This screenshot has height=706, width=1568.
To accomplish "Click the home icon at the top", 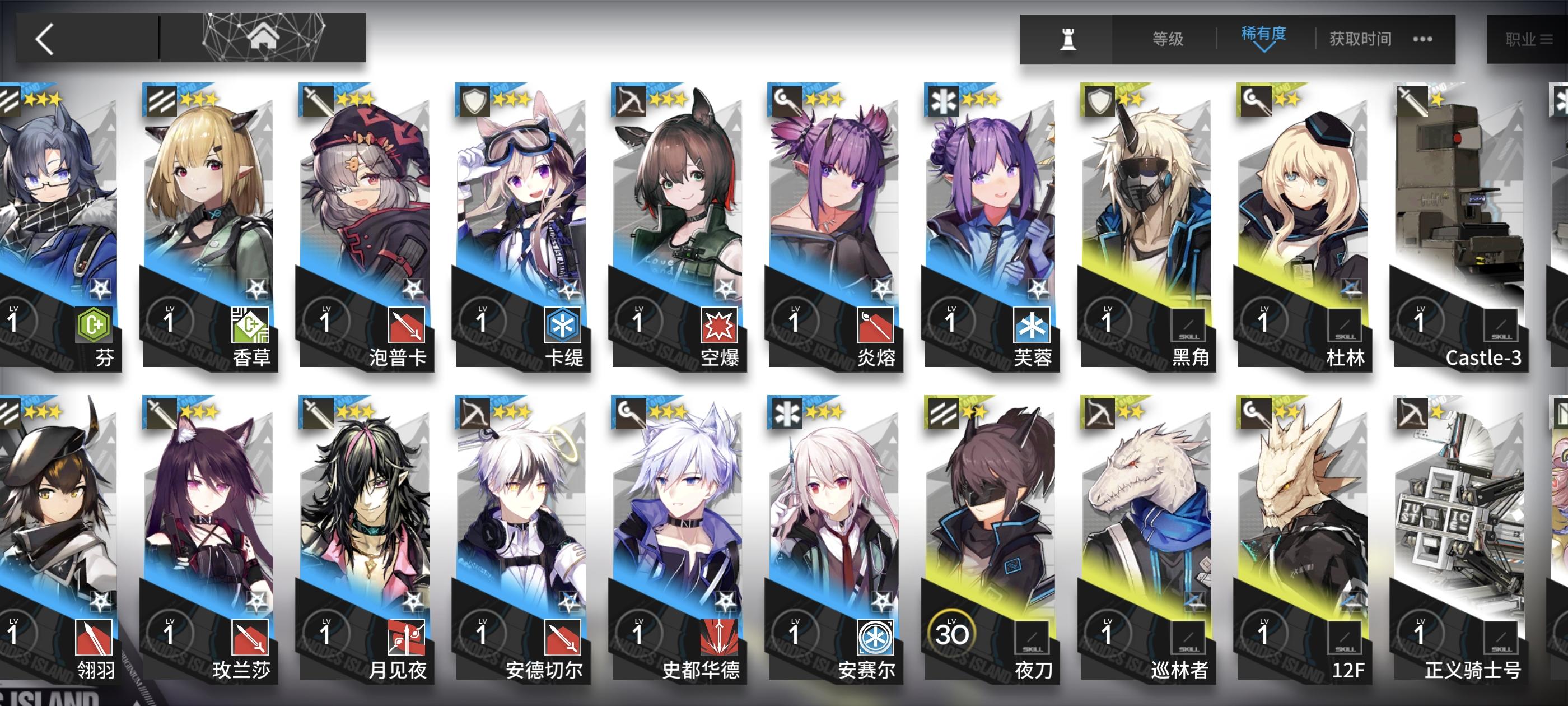I will [264, 38].
